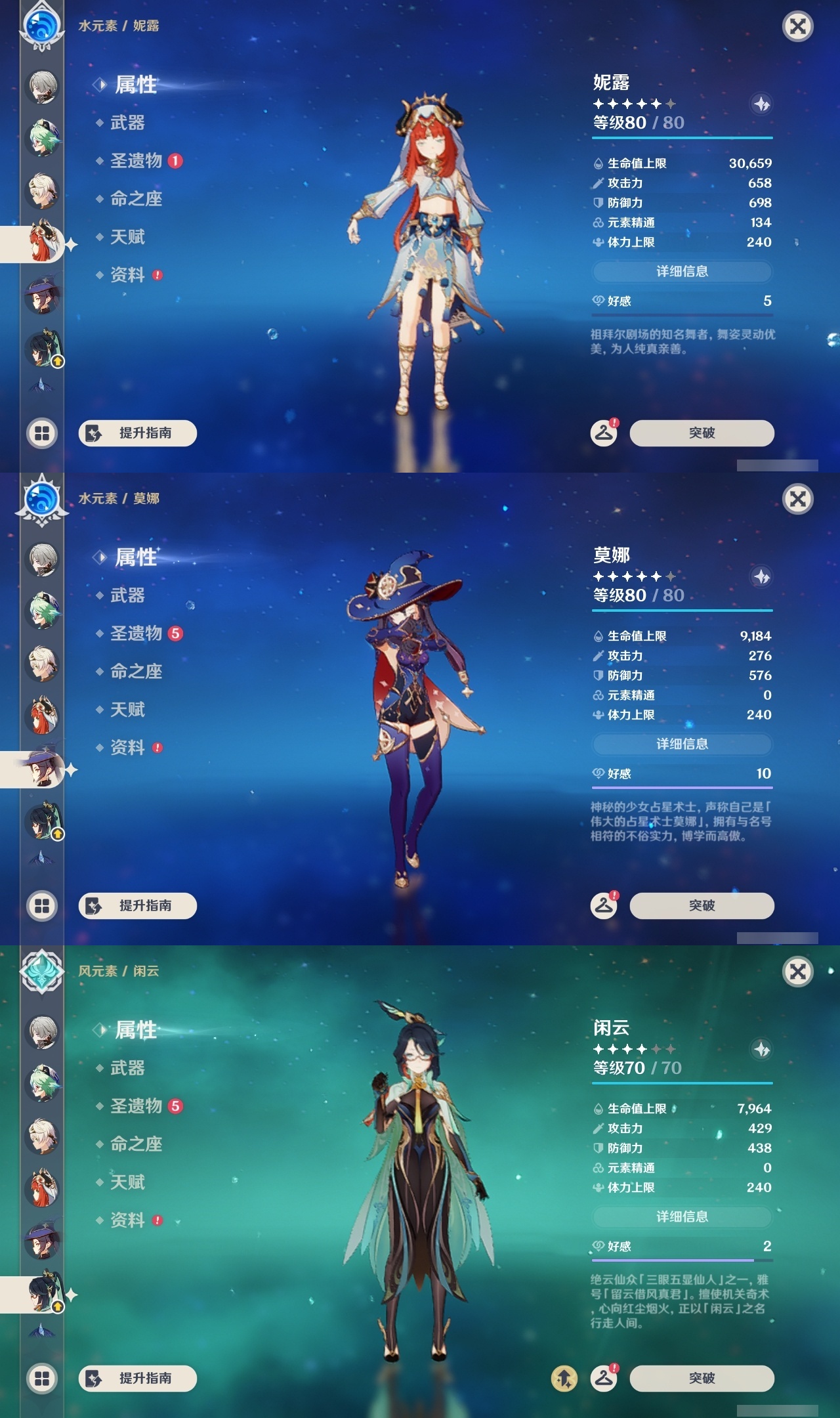Select Nilou's avatar in the character sidebar
This screenshot has height=1418, width=840.
(x=42, y=240)
